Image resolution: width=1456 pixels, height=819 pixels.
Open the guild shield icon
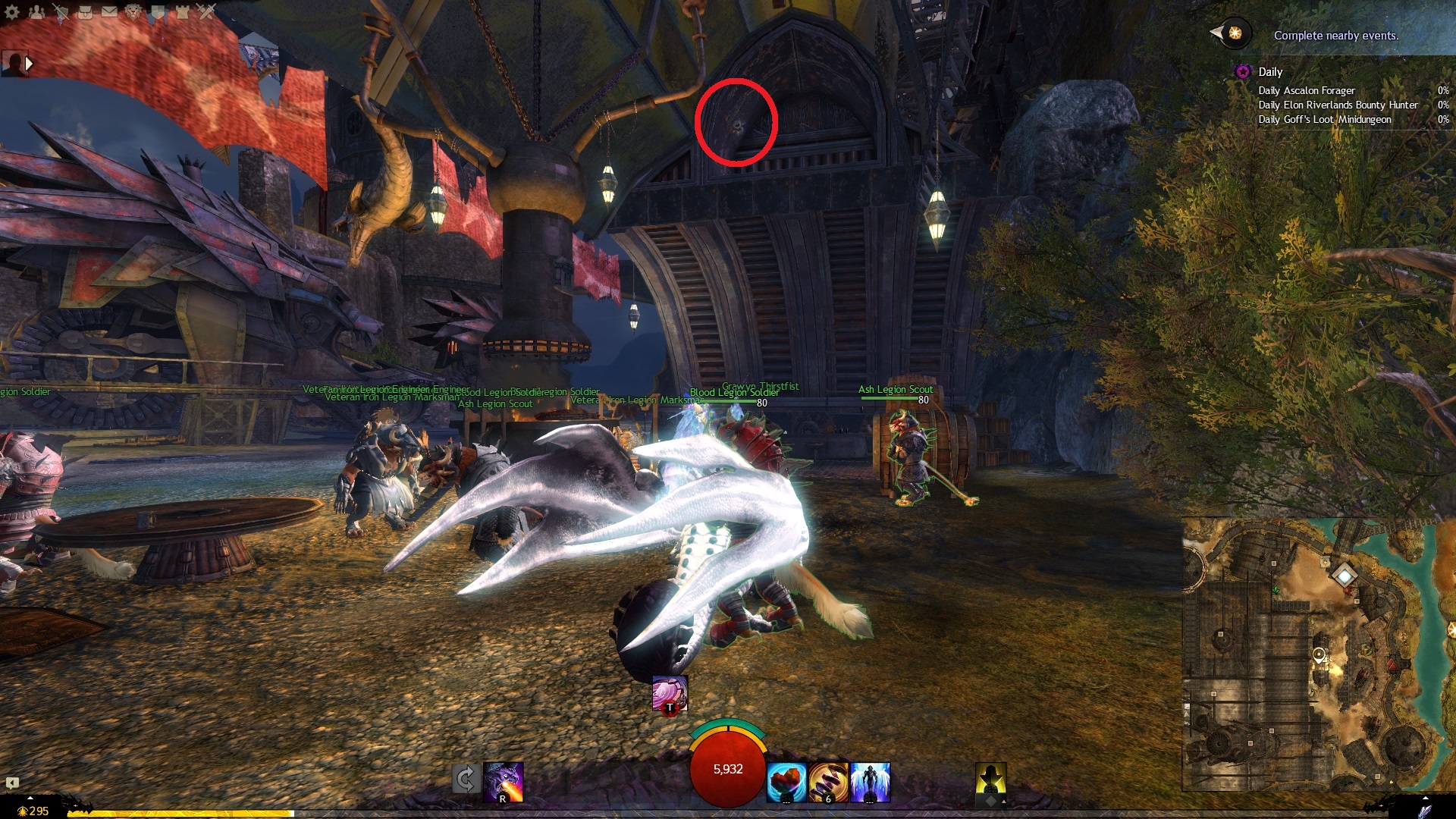coord(158,11)
